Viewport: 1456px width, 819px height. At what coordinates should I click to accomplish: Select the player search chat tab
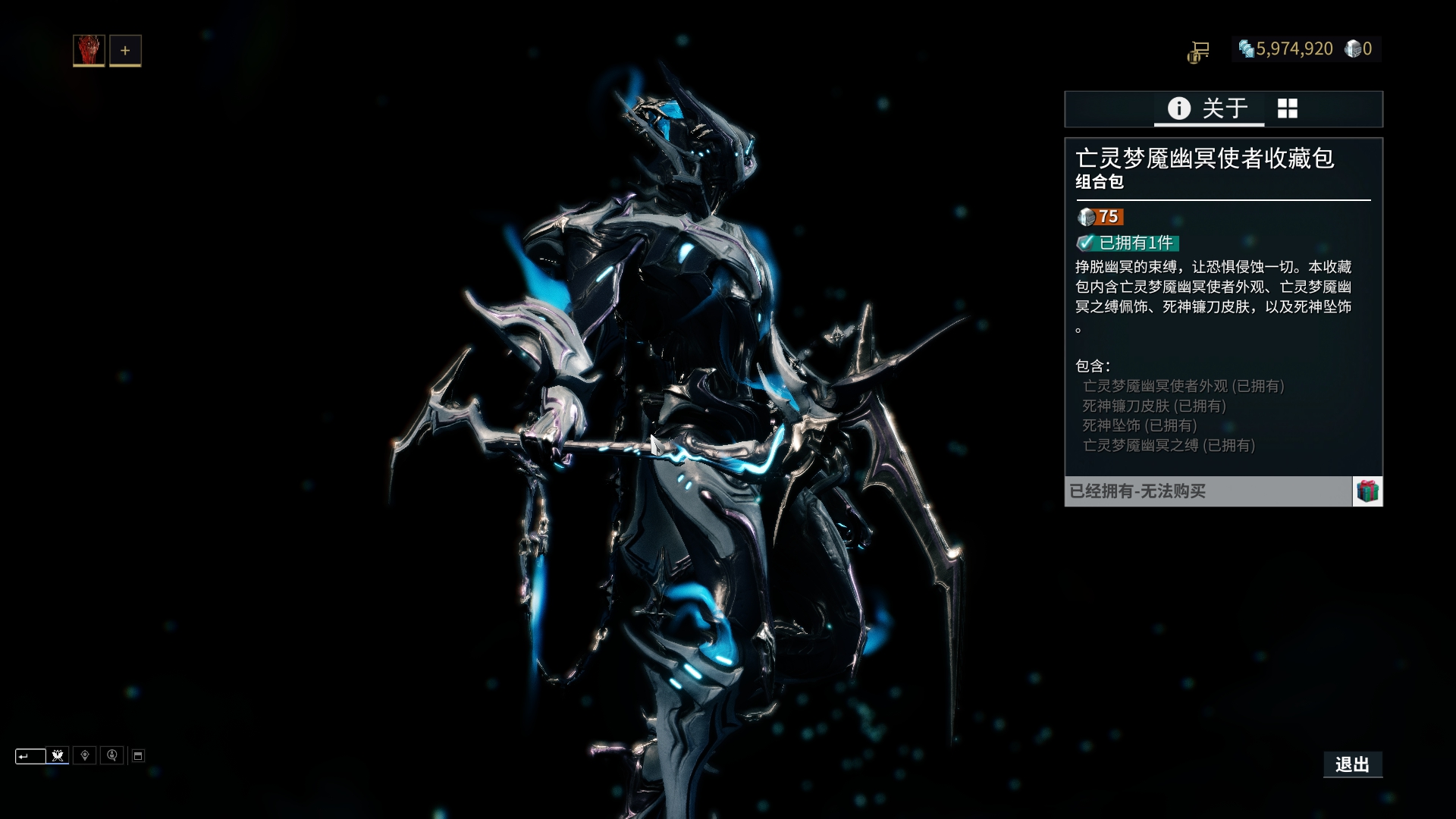112,755
